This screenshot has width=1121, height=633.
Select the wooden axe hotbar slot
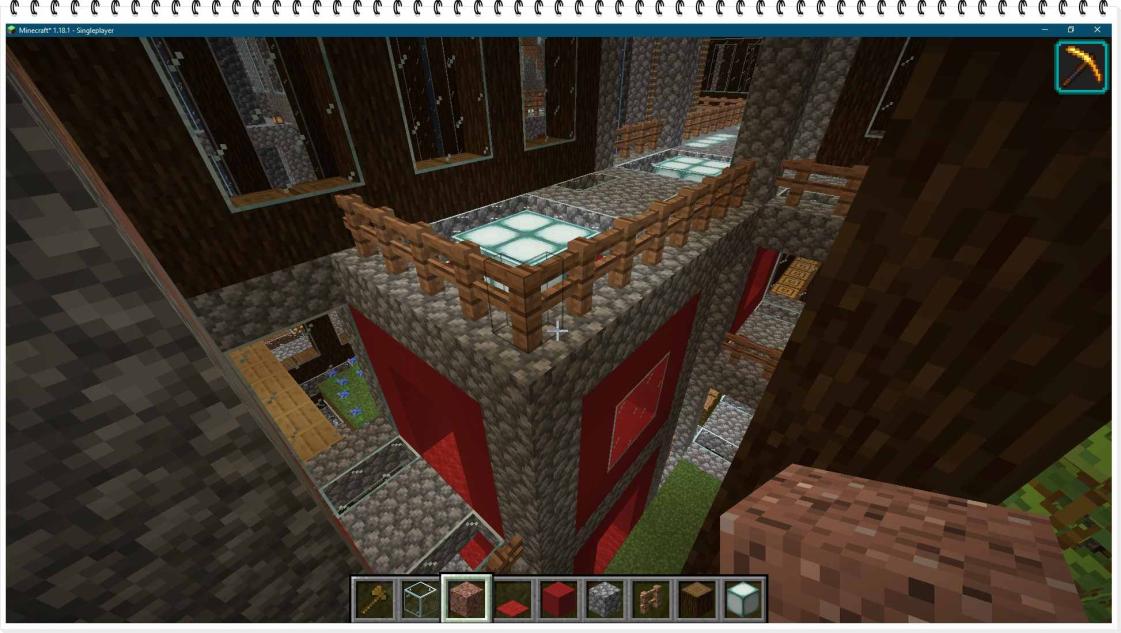tap(374, 599)
